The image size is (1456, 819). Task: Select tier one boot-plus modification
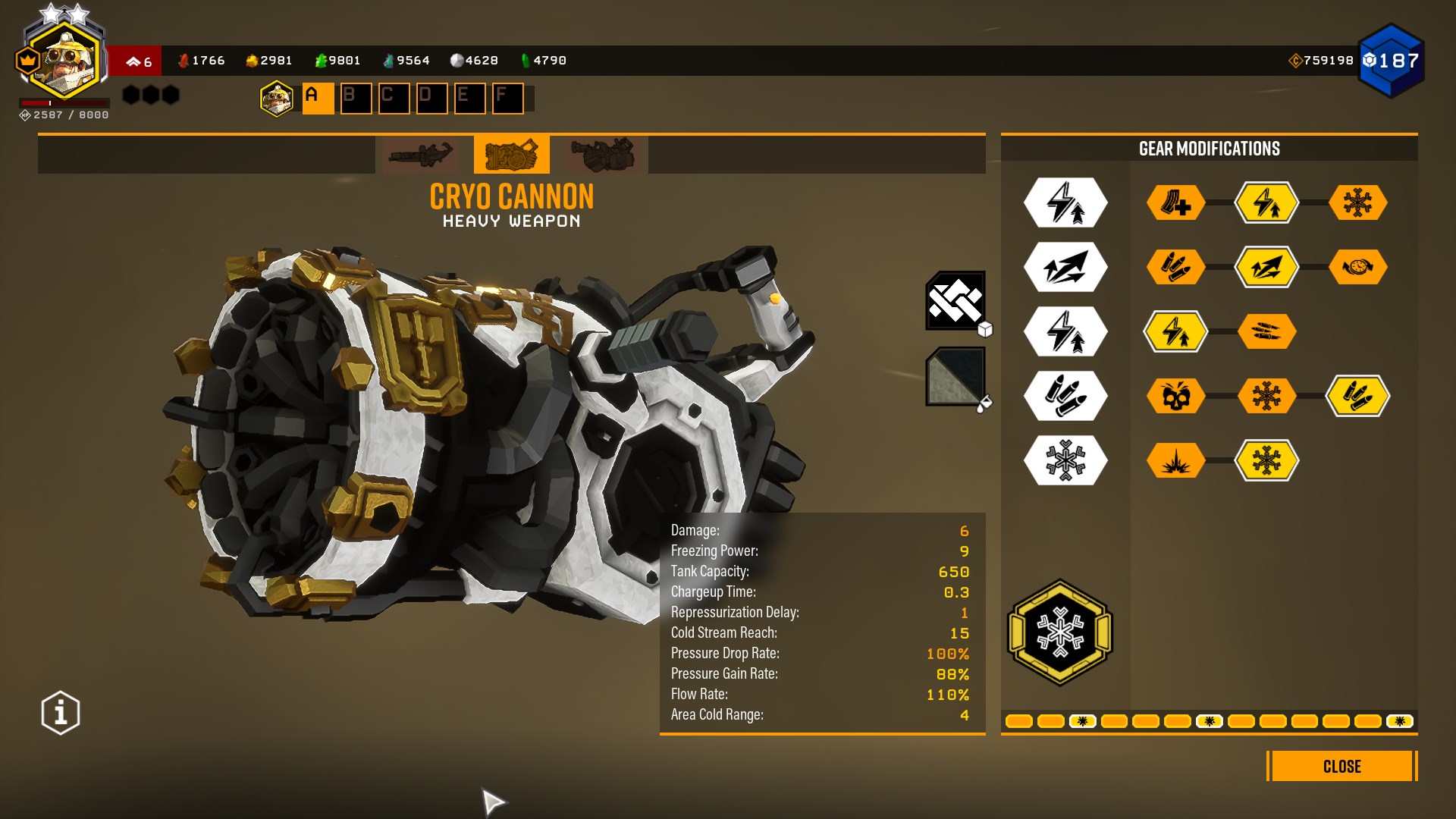(x=1175, y=203)
